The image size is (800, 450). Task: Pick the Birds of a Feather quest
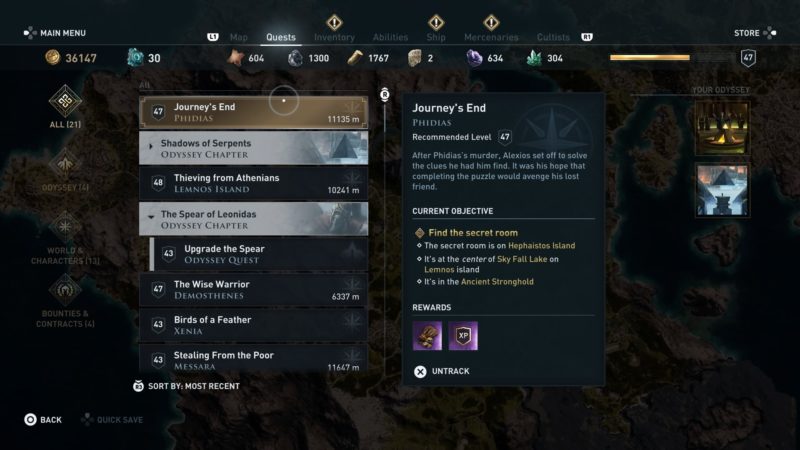(x=253, y=325)
